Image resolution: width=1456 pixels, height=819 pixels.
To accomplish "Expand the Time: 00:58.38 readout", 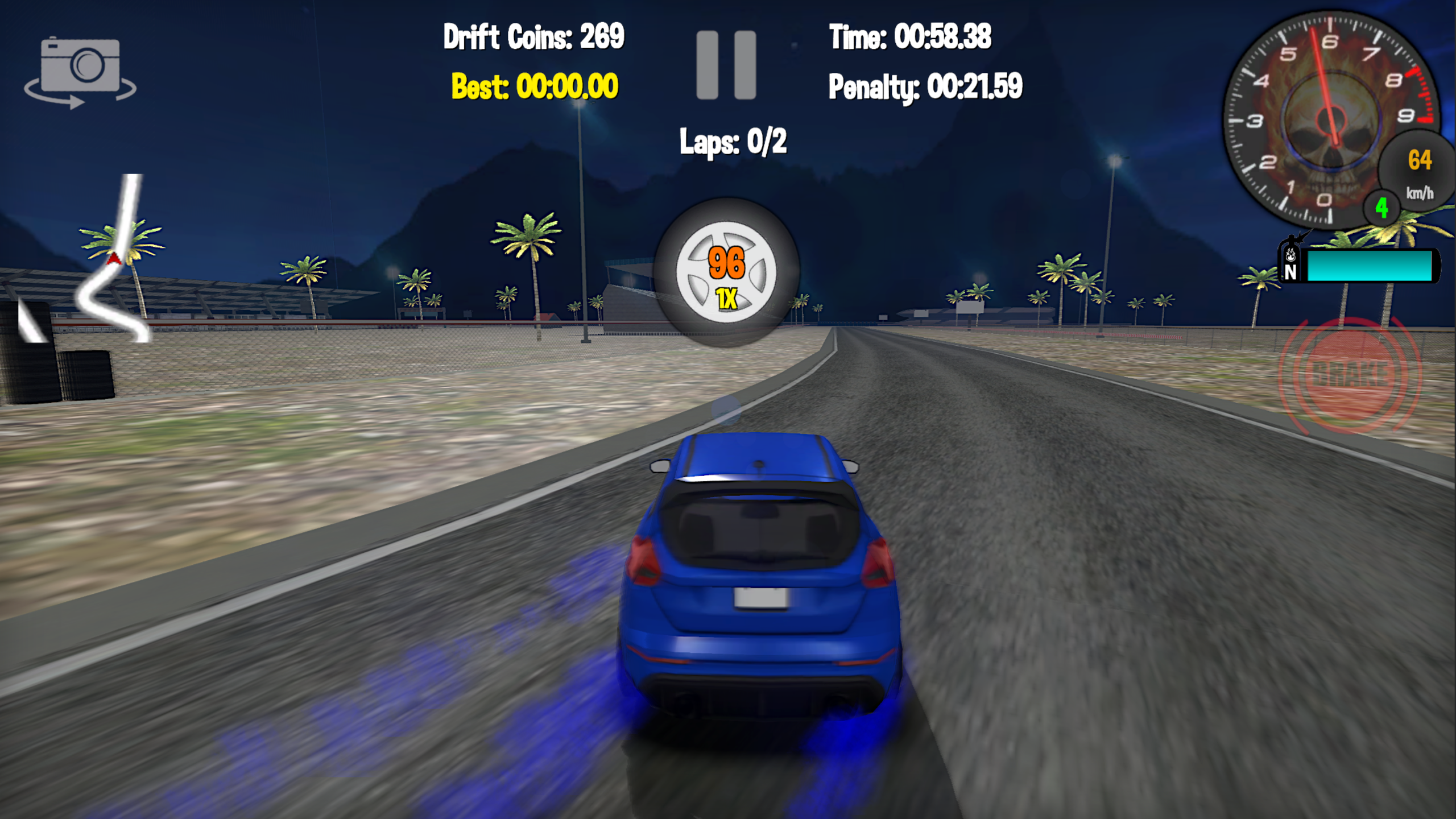I will tap(910, 35).
